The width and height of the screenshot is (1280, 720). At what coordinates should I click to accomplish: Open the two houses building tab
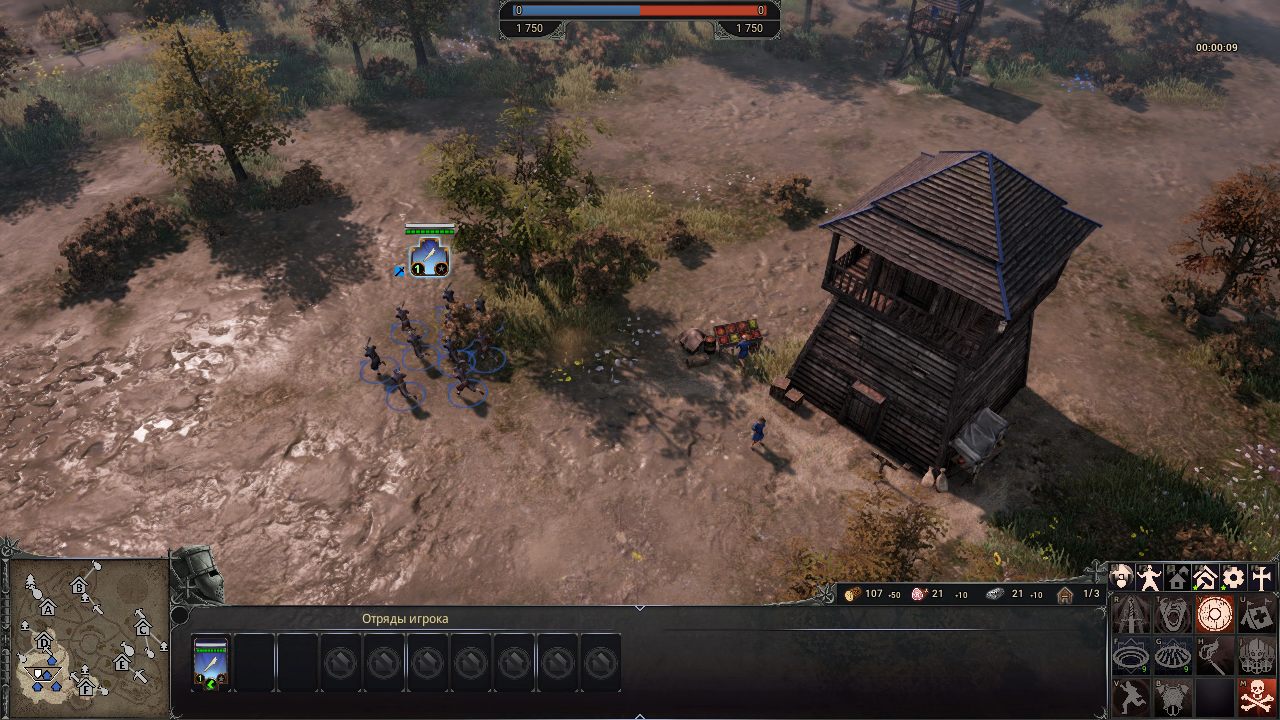click(1178, 578)
